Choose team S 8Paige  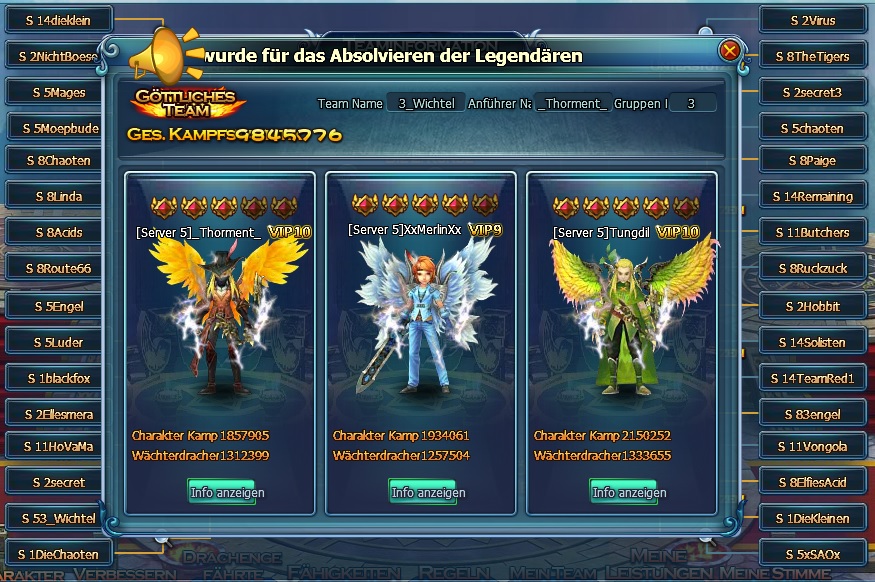click(811, 160)
